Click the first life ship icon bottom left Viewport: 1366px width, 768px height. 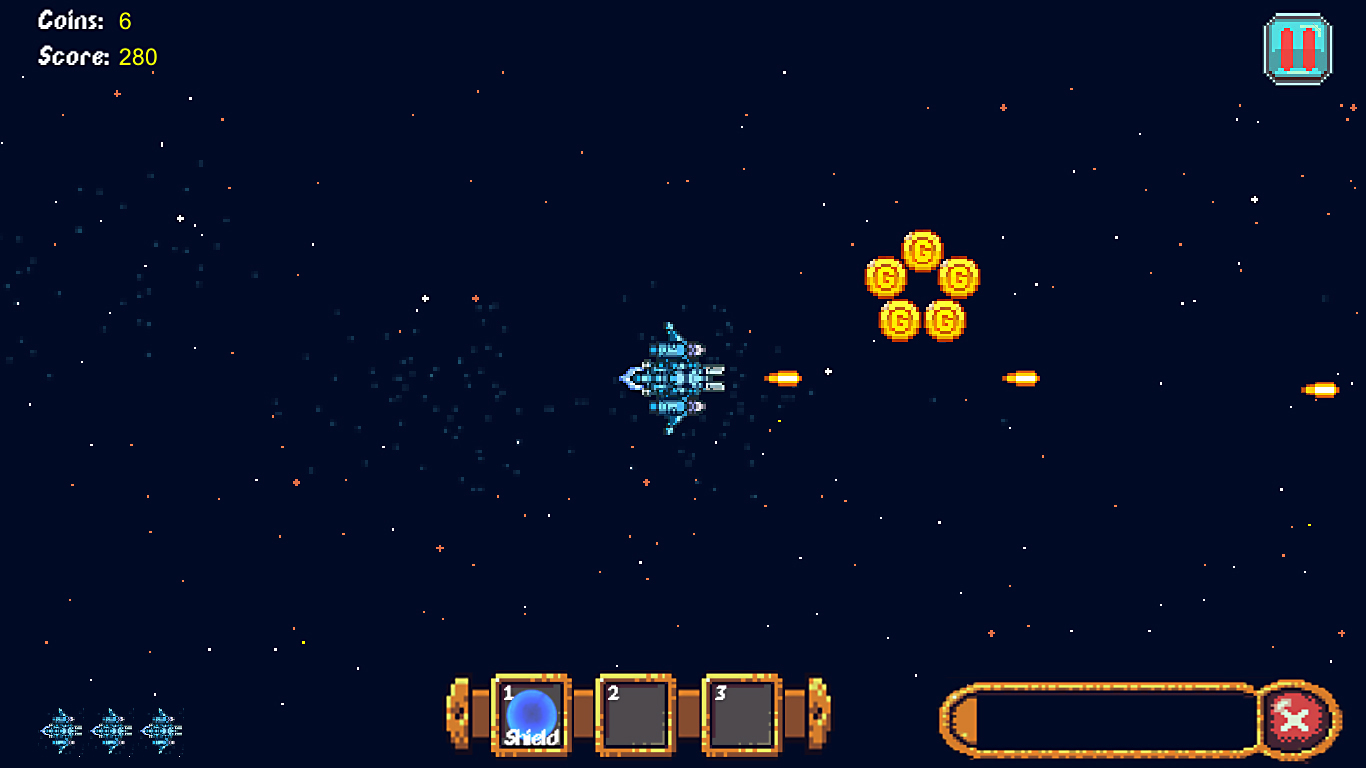point(62,730)
